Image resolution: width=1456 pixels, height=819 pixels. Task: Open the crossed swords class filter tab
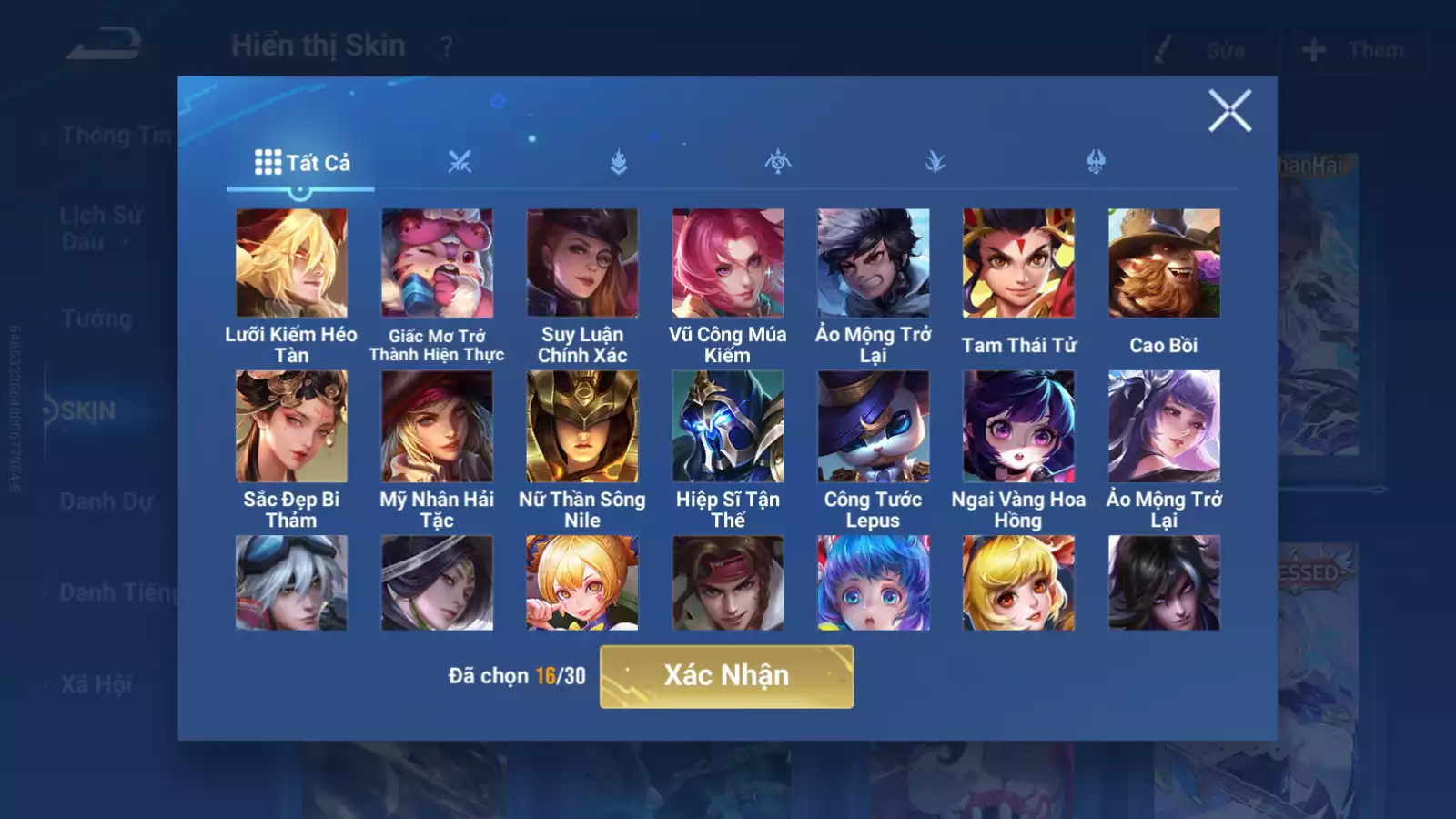[460, 163]
